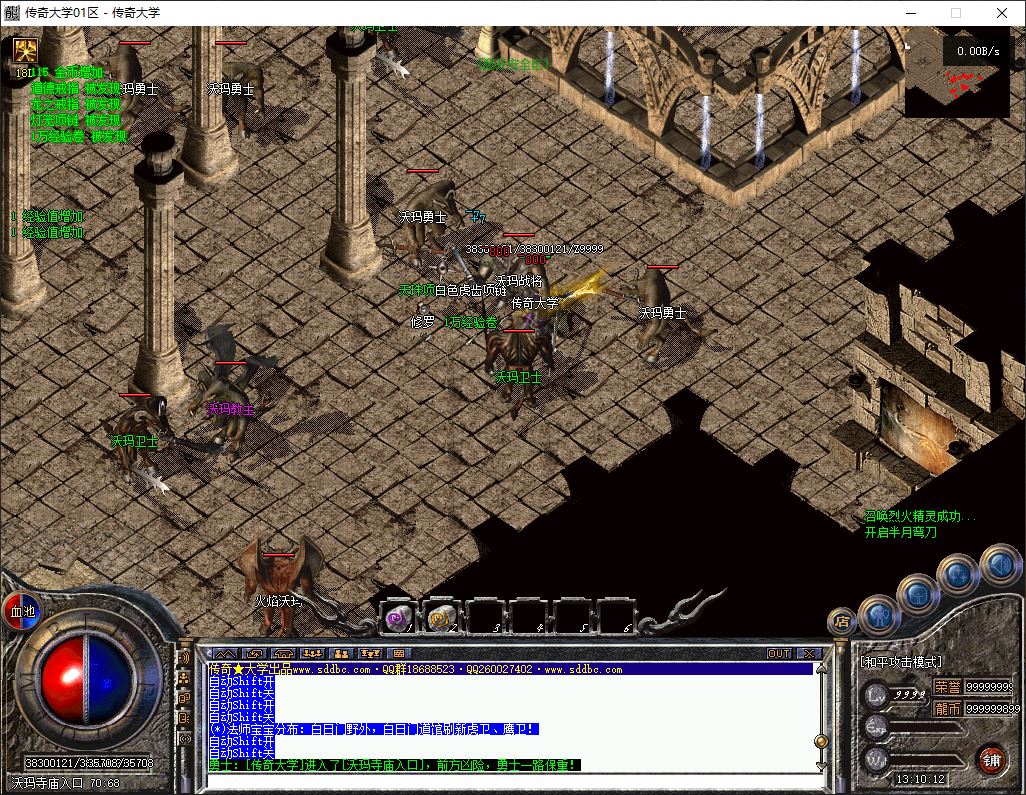
Task: Open the 店 shop button
Action: click(842, 621)
